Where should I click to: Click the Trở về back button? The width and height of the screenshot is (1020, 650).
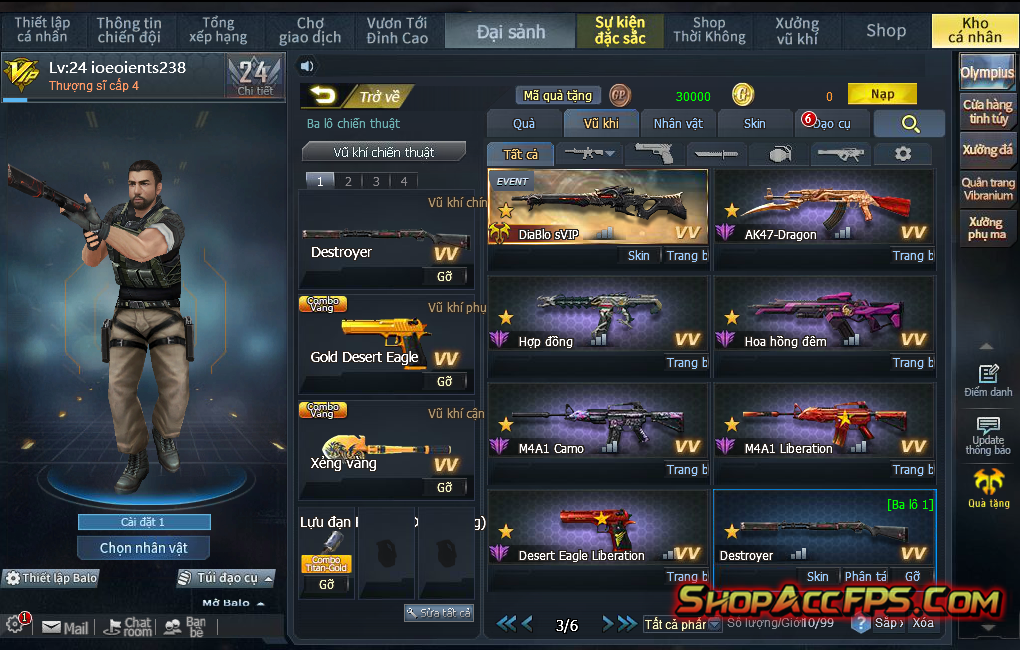click(358, 96)
